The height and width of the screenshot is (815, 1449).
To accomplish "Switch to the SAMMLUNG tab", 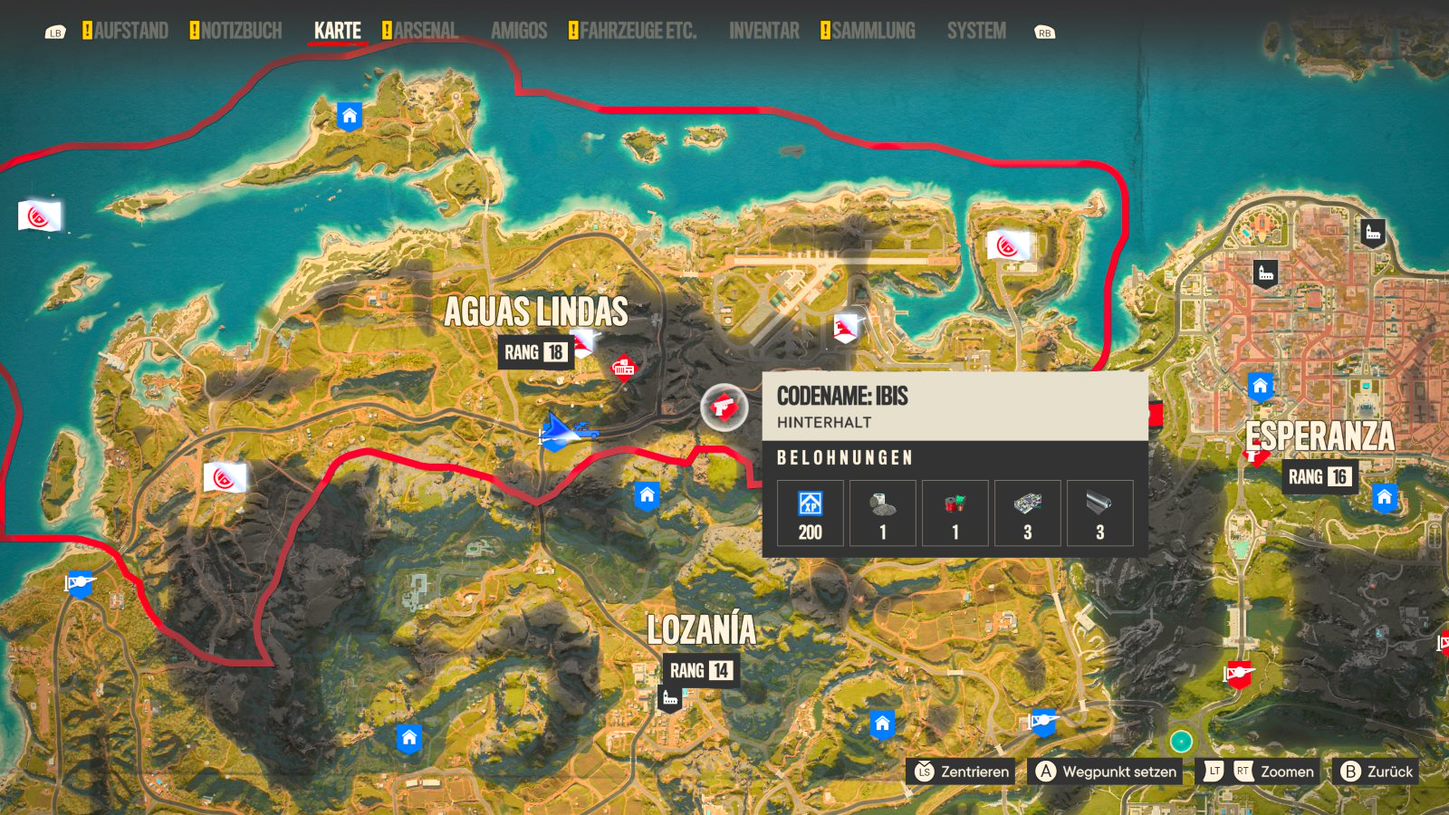I will coord(875,30).
